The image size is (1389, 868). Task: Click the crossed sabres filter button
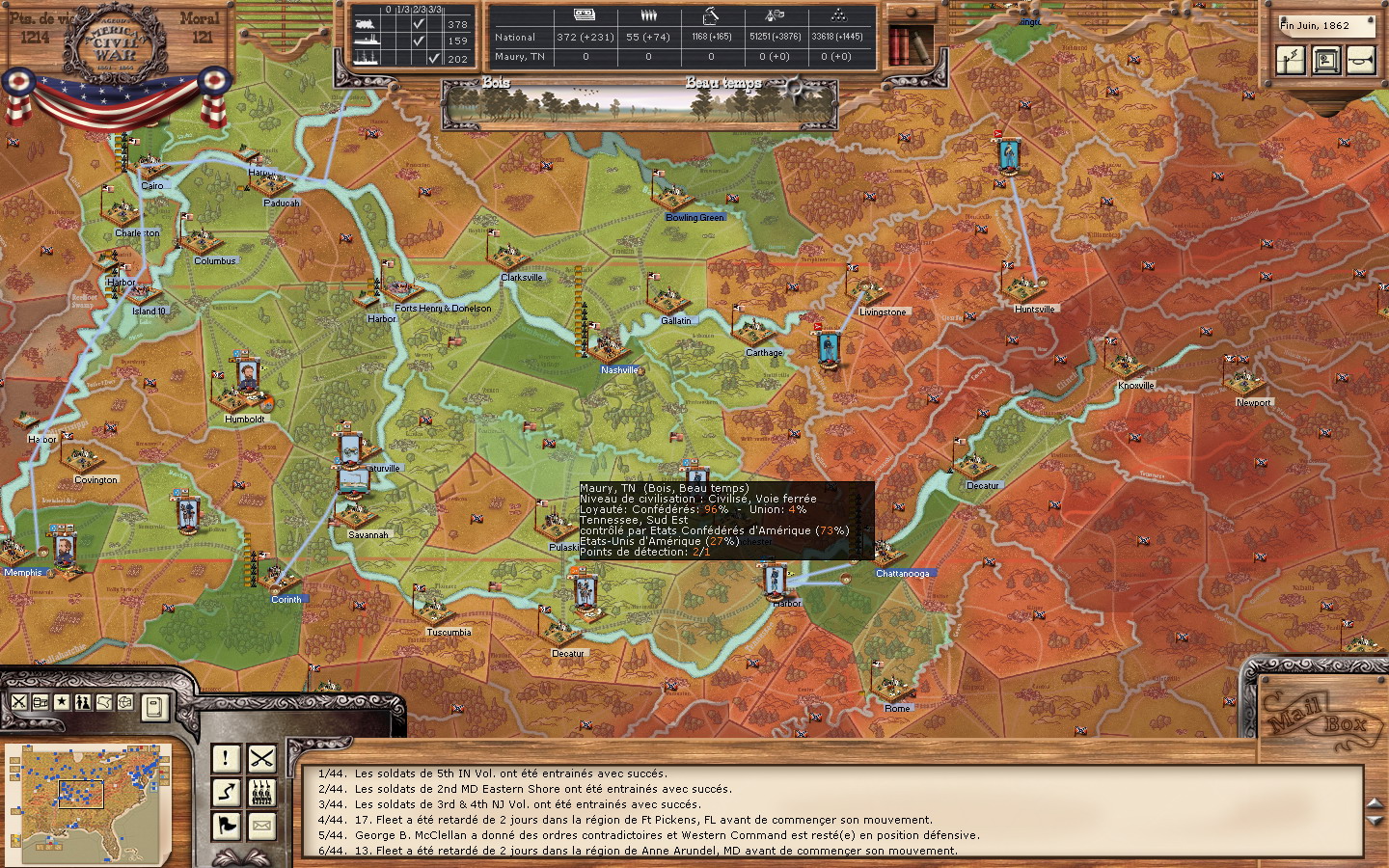pos(19,701)
